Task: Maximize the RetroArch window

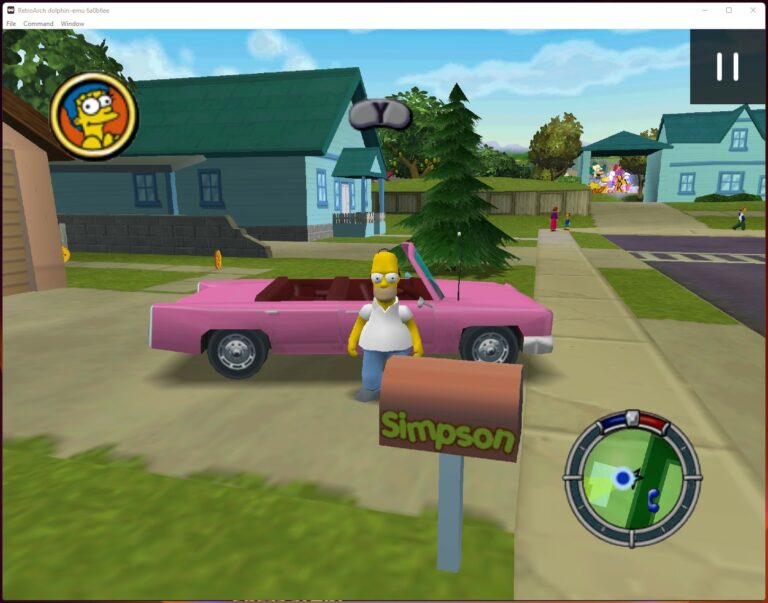Action: [x=728, y=10]
